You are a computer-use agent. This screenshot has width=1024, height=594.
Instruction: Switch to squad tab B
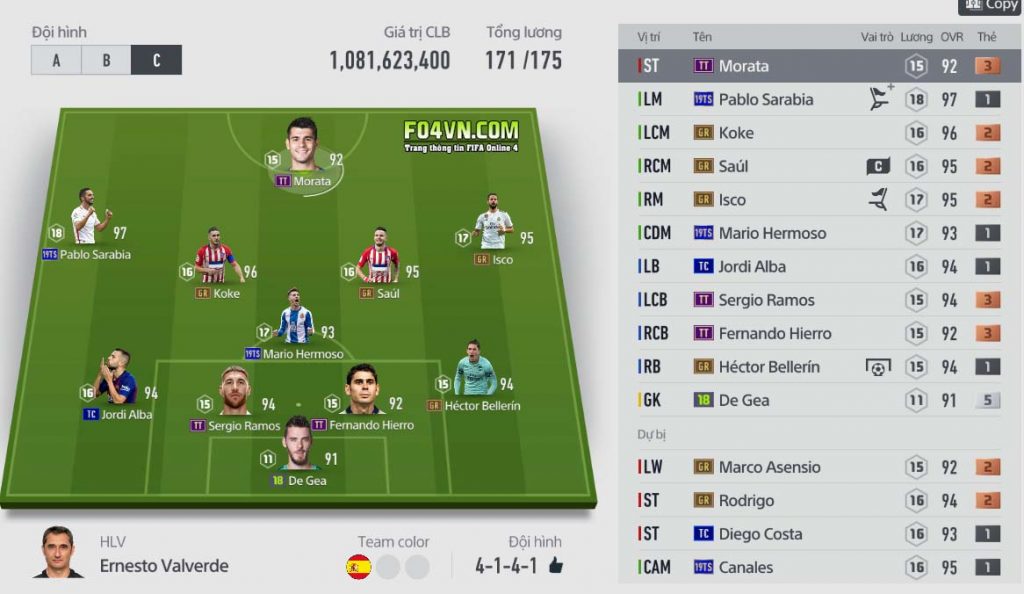tap(106, 60)
